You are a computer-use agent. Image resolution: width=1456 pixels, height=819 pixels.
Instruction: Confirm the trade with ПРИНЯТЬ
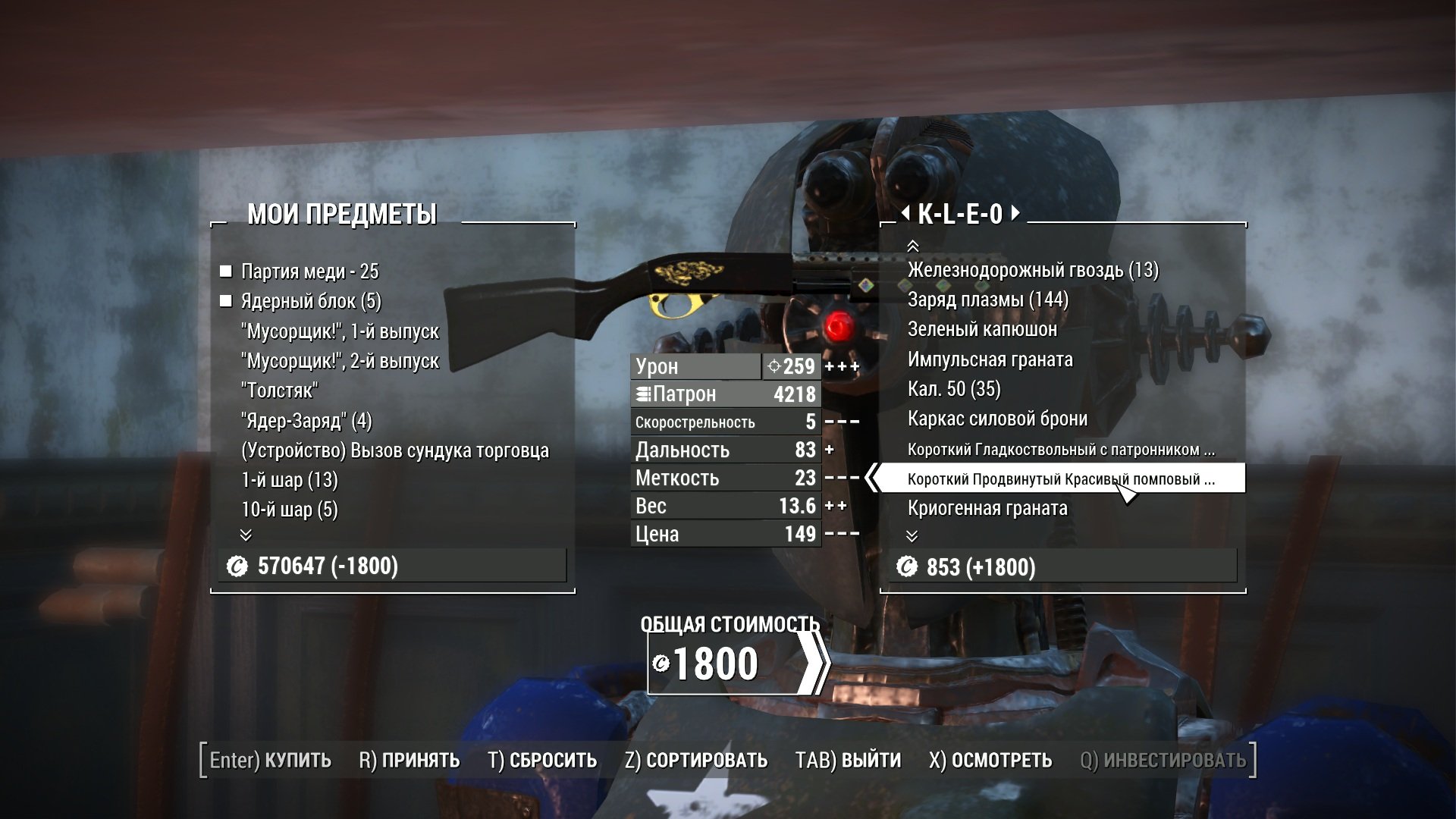tap(409, 760)
